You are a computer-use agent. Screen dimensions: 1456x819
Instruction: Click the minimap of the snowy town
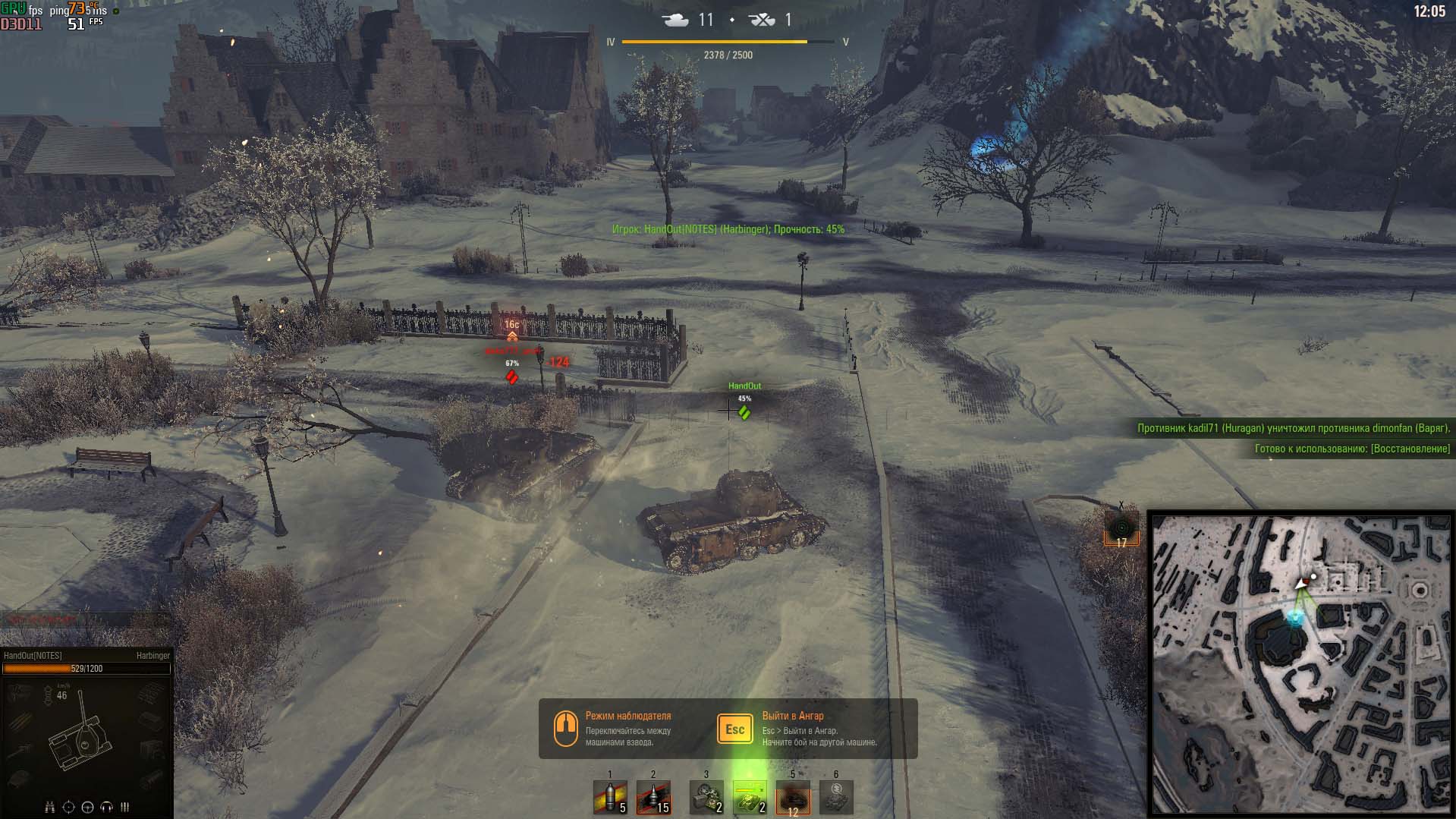coord(1300,665)
